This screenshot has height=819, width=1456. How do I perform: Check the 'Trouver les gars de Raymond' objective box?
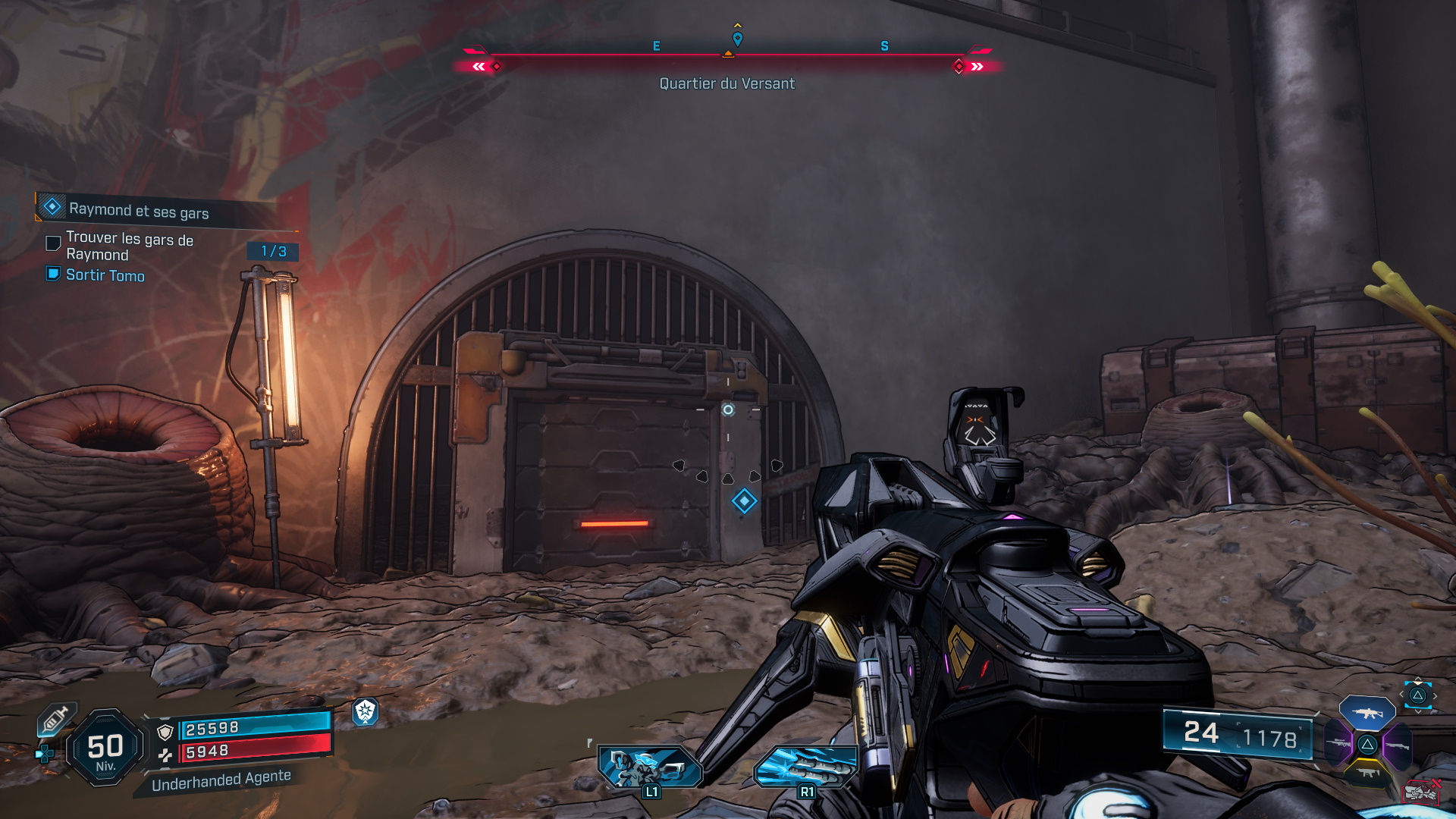[52, 243]
